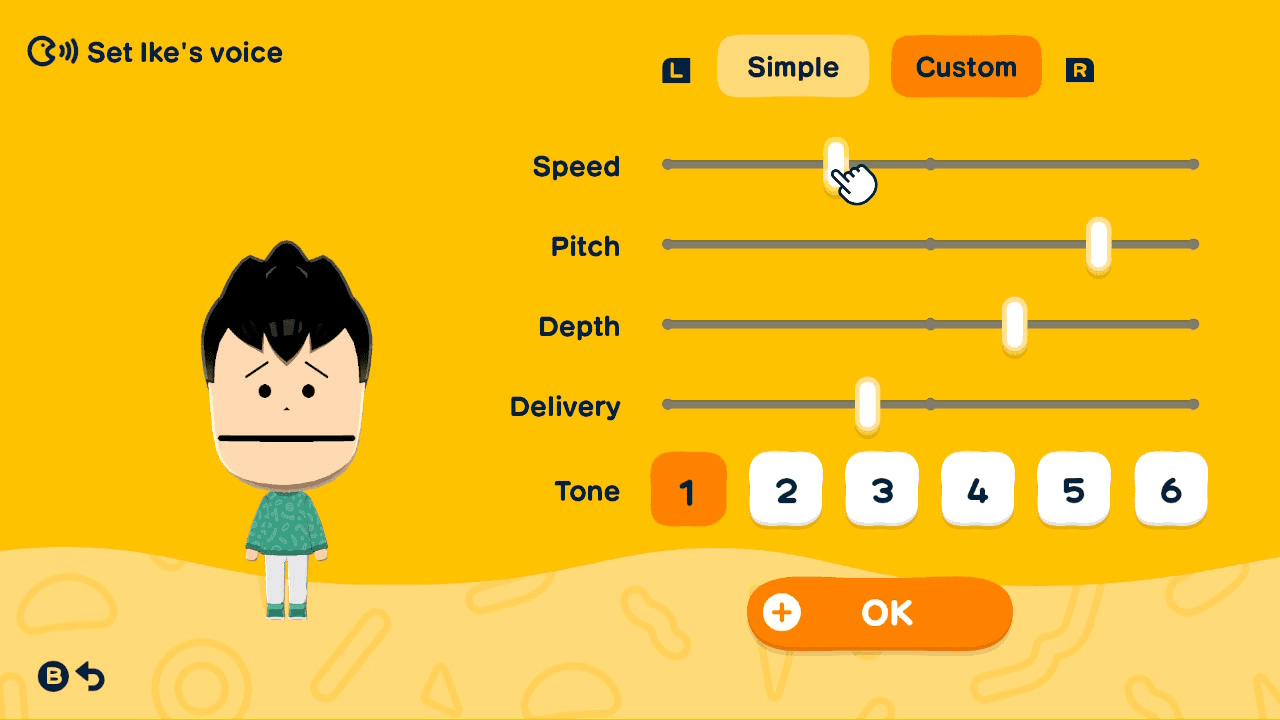
Task: Select Tone 3 for Ike's voice
Action: [x=881, y=489]
